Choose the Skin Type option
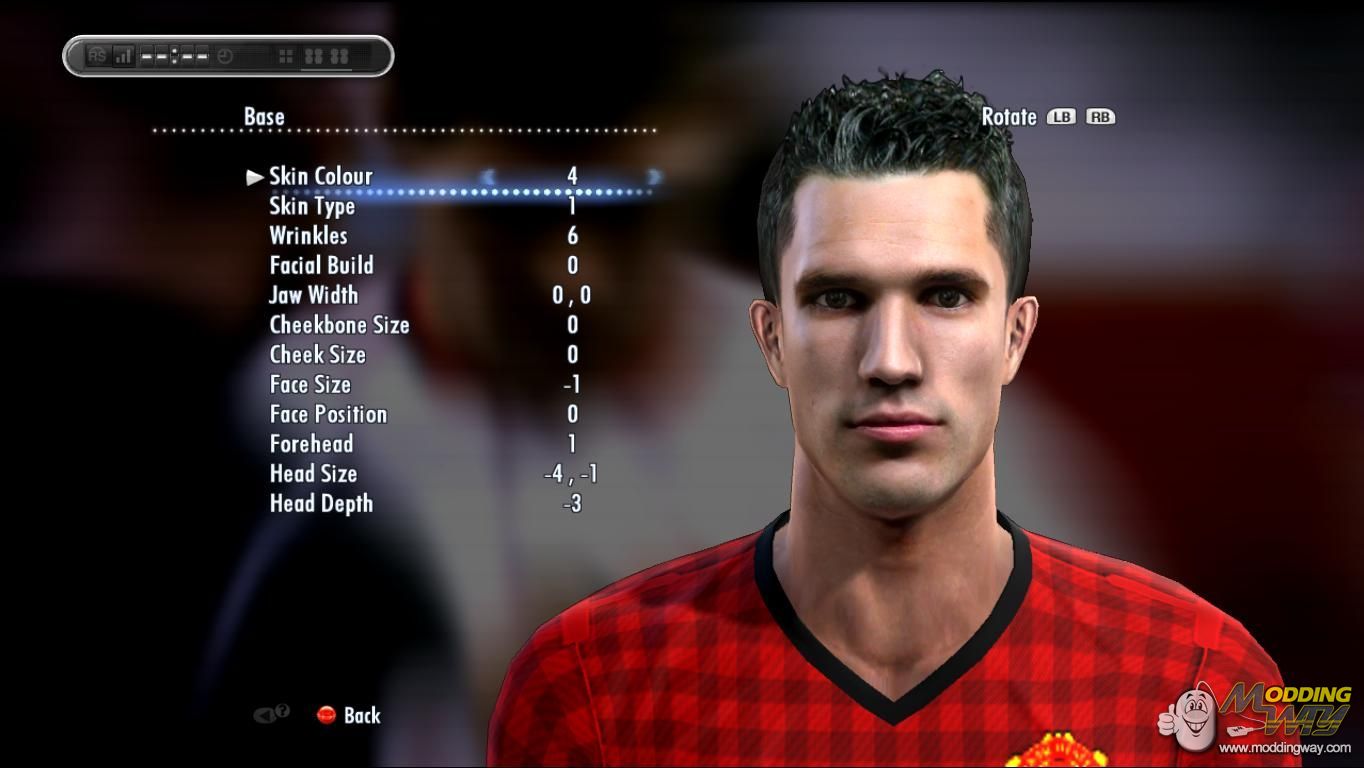The width and height of the screenshot is (1364, 768). [x=312, y=207]
